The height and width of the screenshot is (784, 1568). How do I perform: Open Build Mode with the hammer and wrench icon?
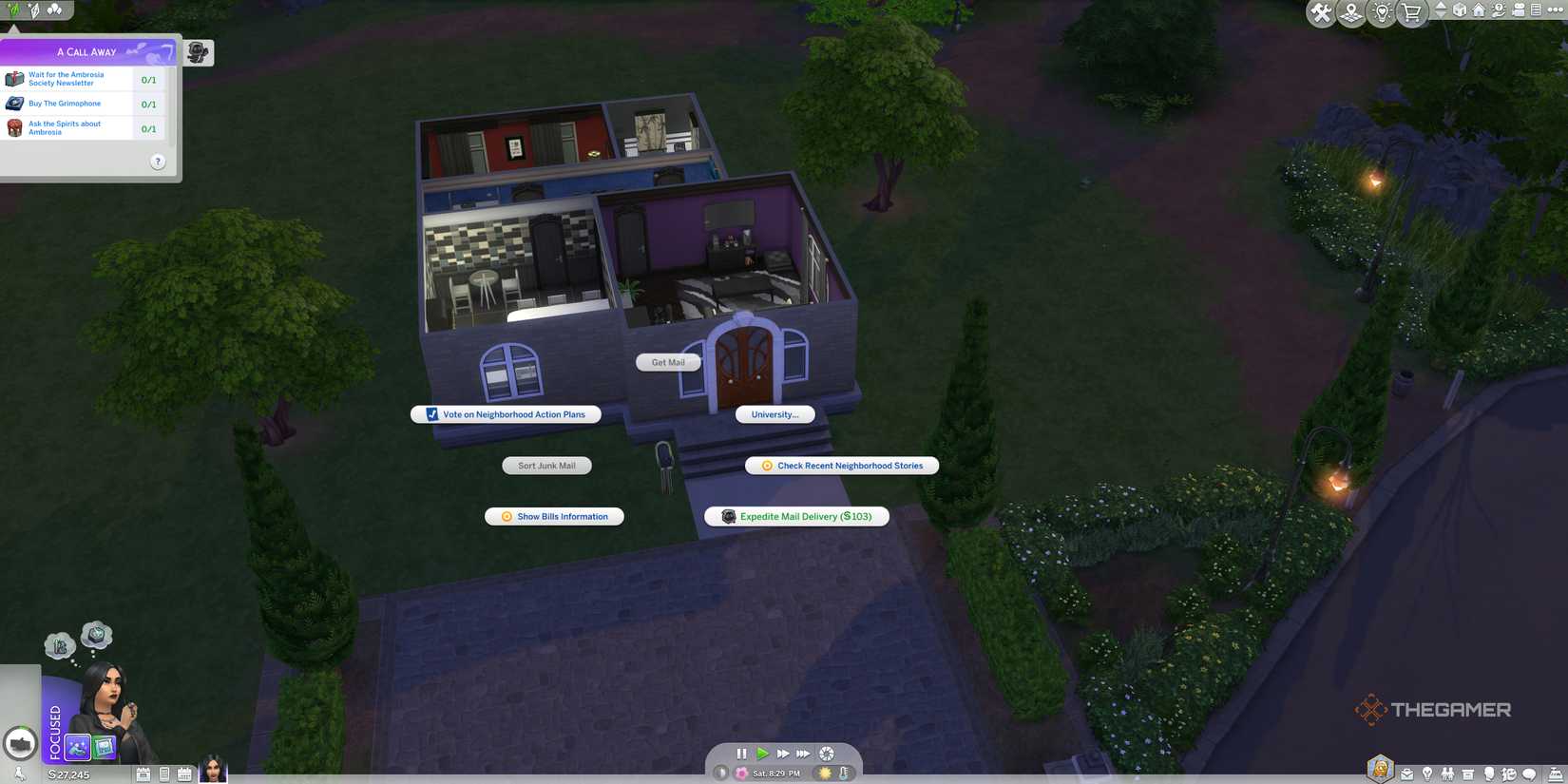[x=1320, y=12]
